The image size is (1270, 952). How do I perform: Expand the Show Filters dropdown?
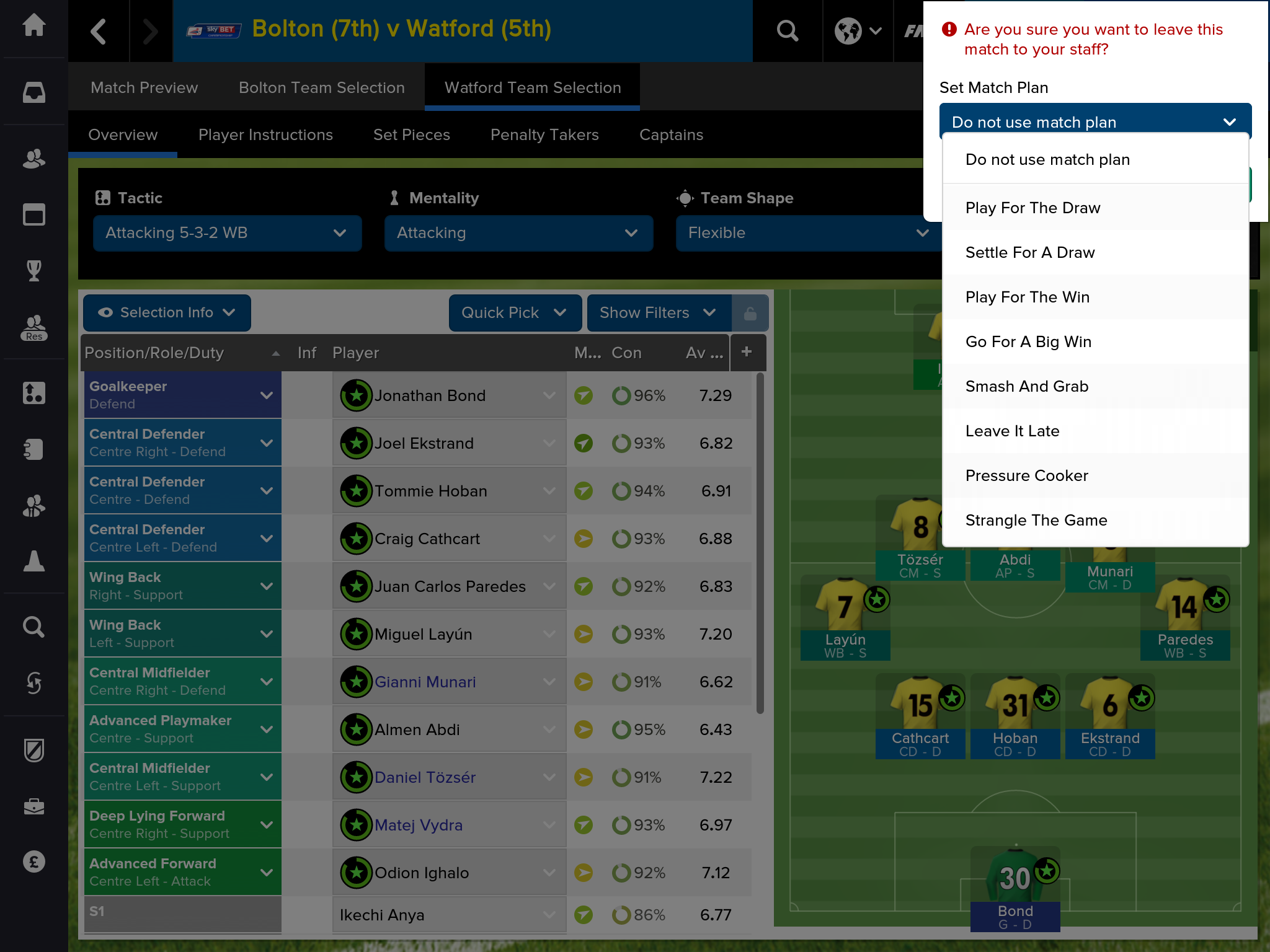tap(657, 313)
